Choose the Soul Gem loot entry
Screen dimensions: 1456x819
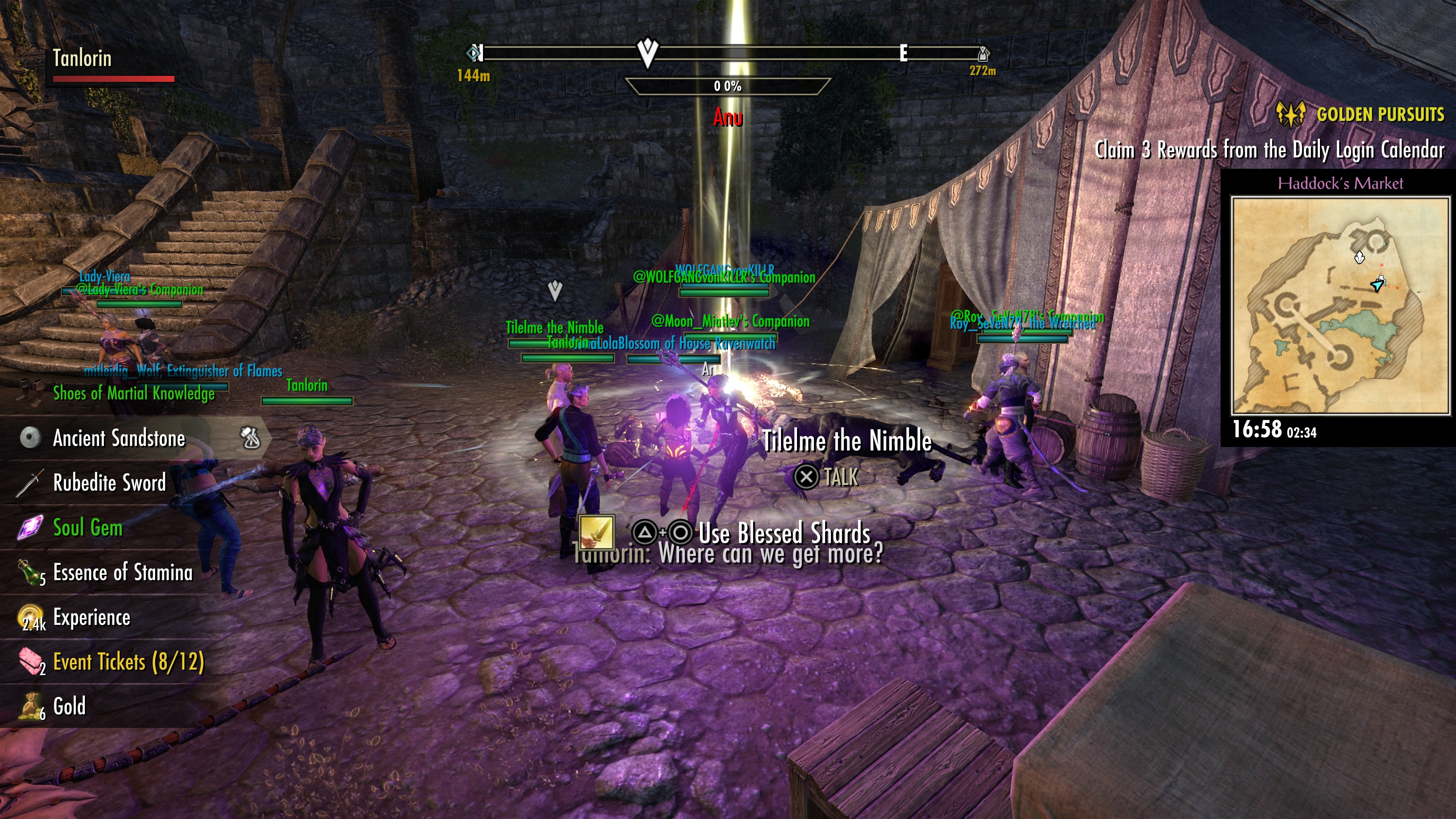point(88,528)
